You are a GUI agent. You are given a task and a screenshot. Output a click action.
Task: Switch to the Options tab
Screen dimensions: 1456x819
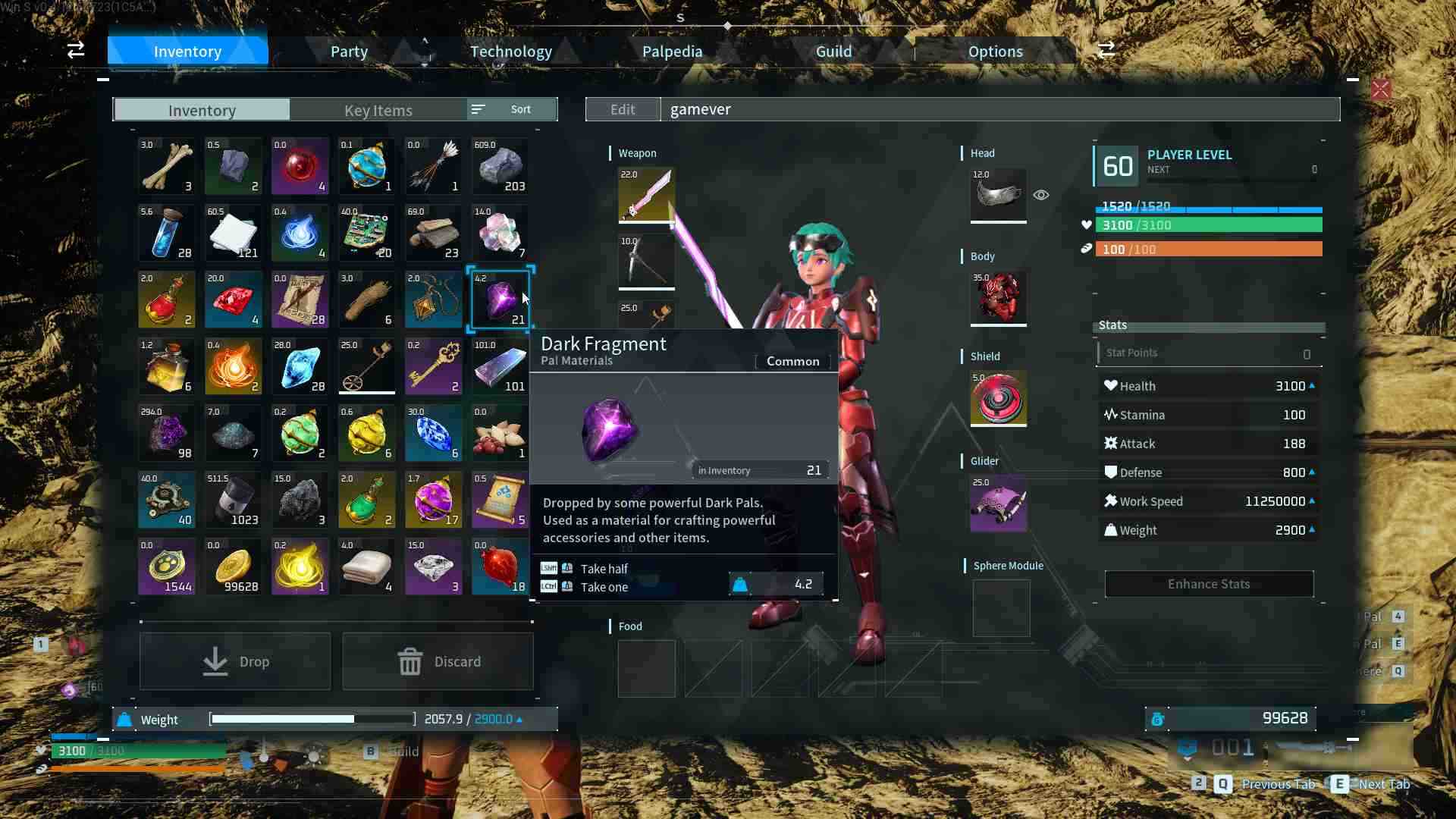[x=995, y=52]
